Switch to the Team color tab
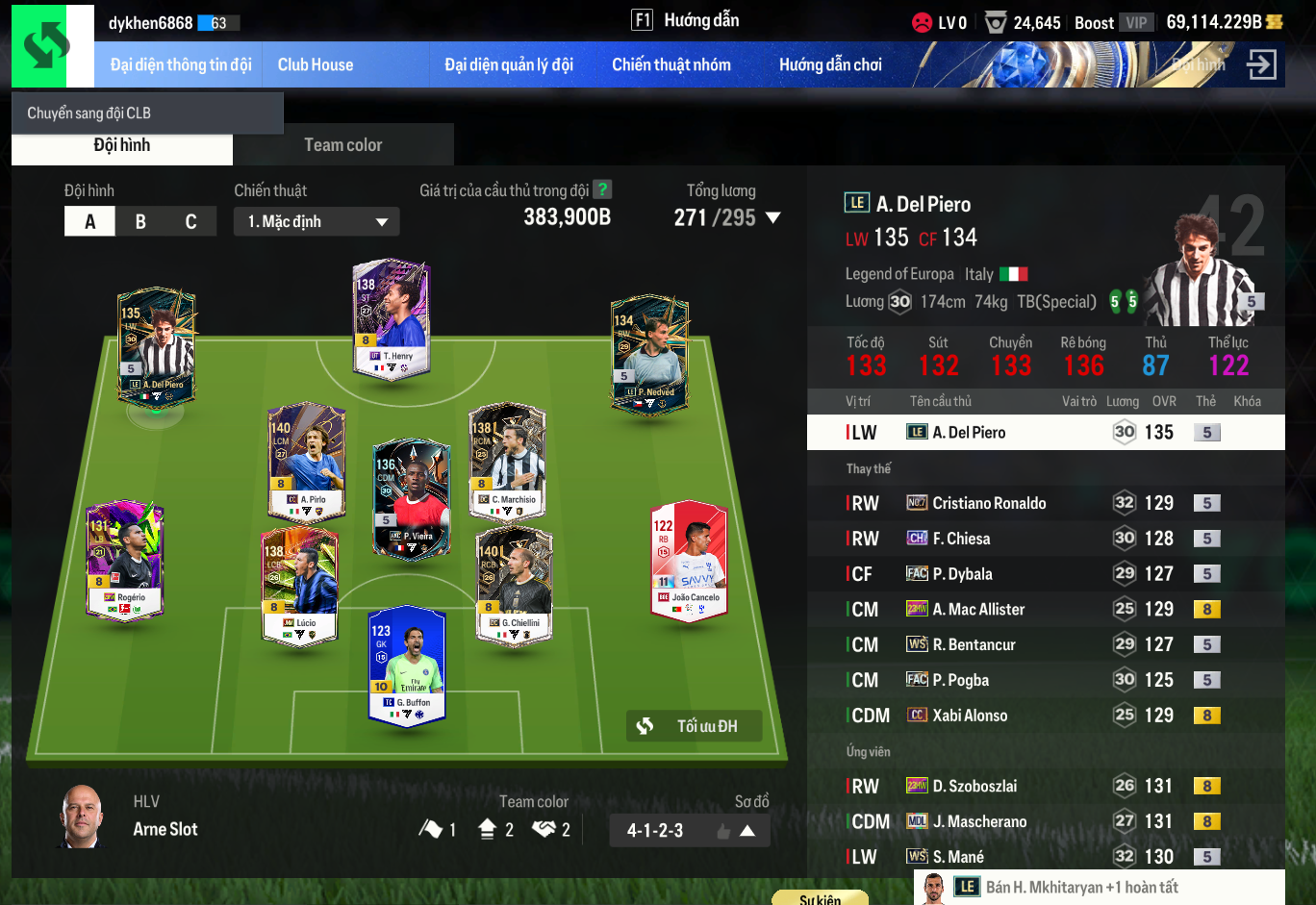The width and height of the screenshot is (1316, 905). click(x=342, y=145)
